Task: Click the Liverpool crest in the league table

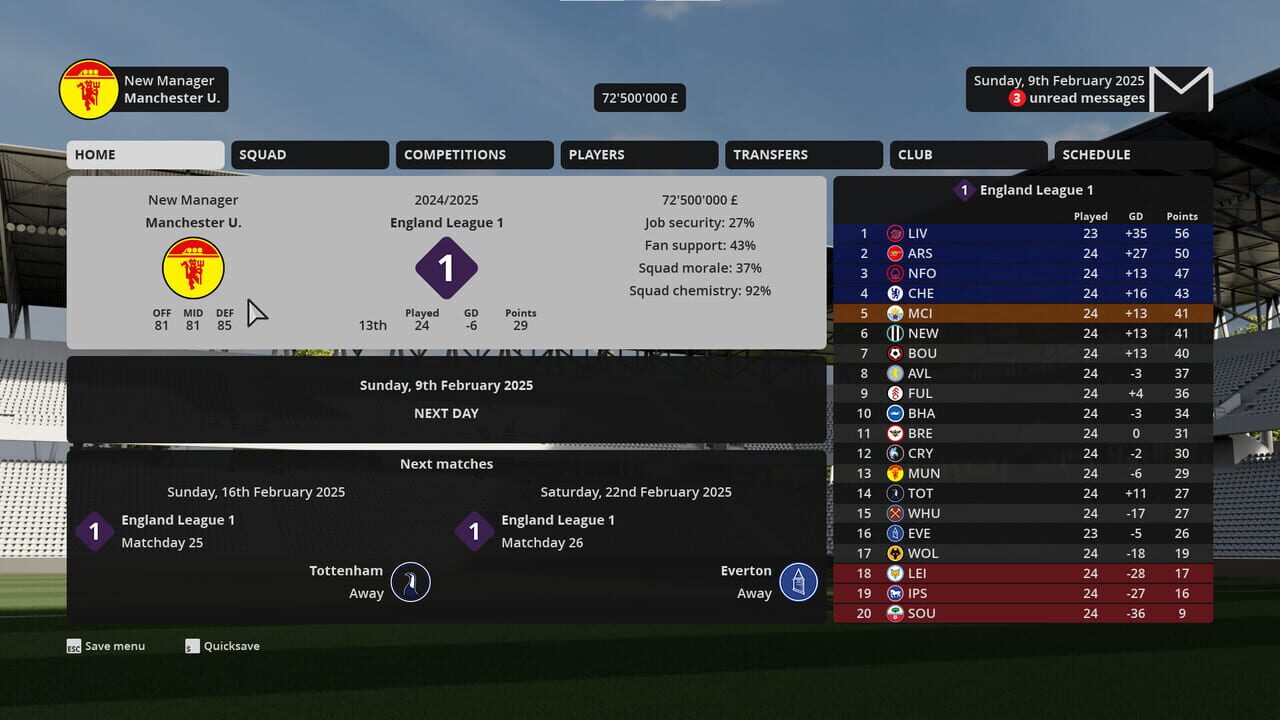Action: 896,233
